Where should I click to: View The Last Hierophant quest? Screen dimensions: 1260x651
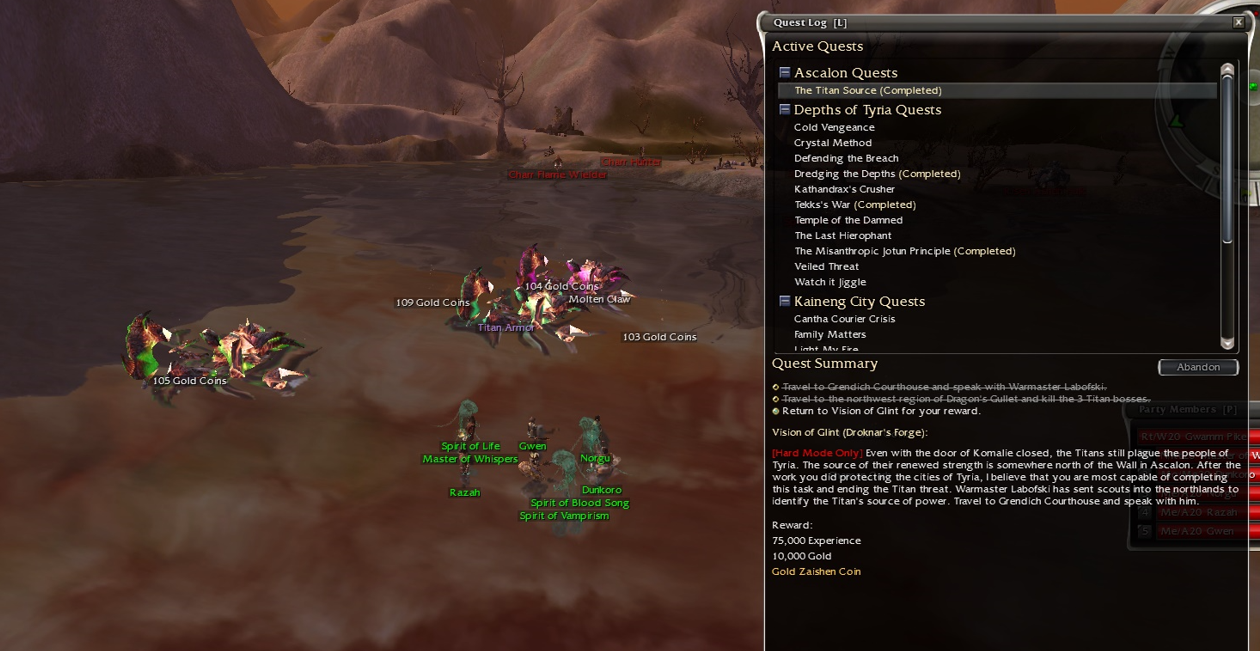(842, 236)
